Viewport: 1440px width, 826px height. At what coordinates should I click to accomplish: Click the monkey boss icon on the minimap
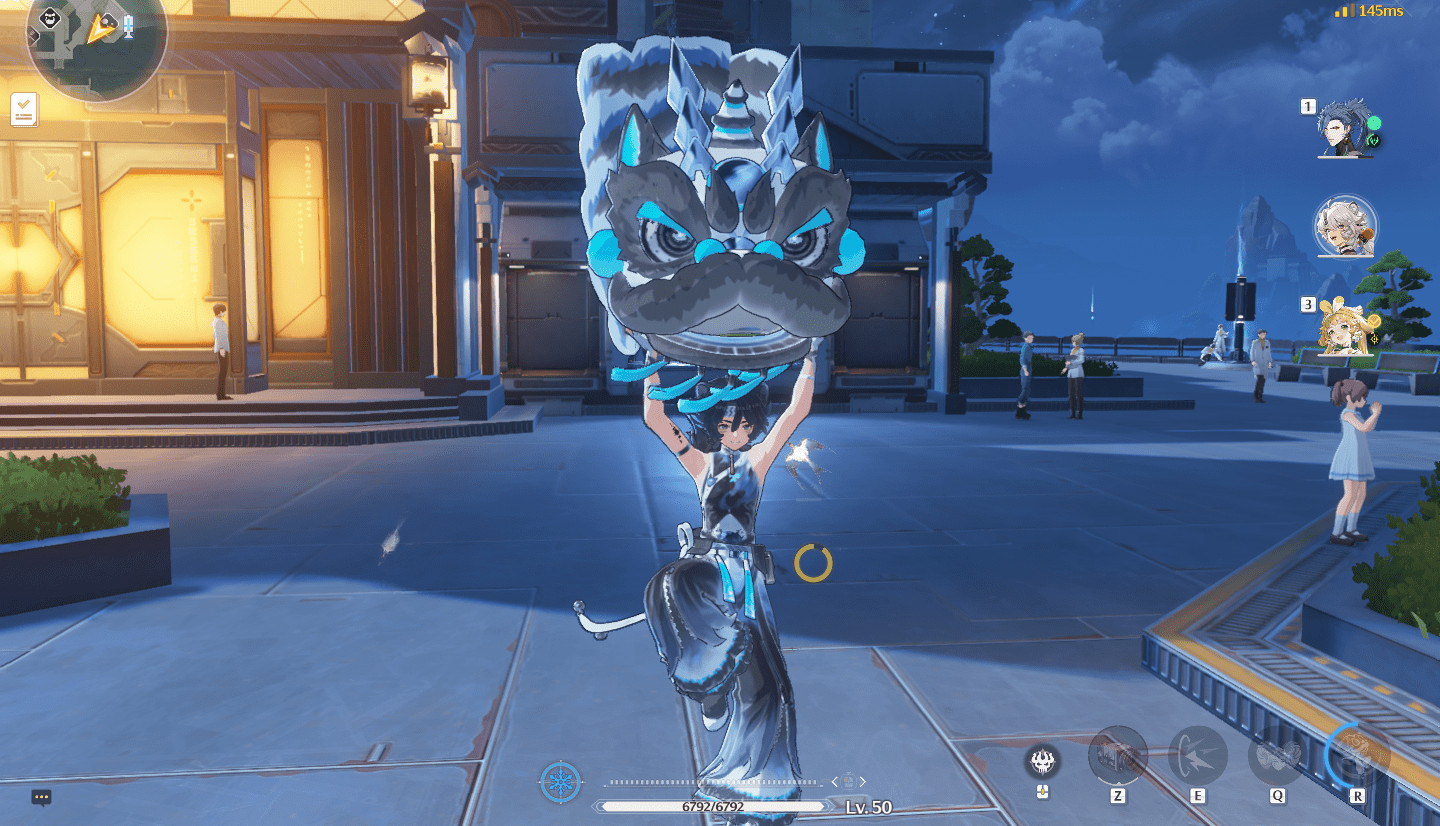click(49, 17)
